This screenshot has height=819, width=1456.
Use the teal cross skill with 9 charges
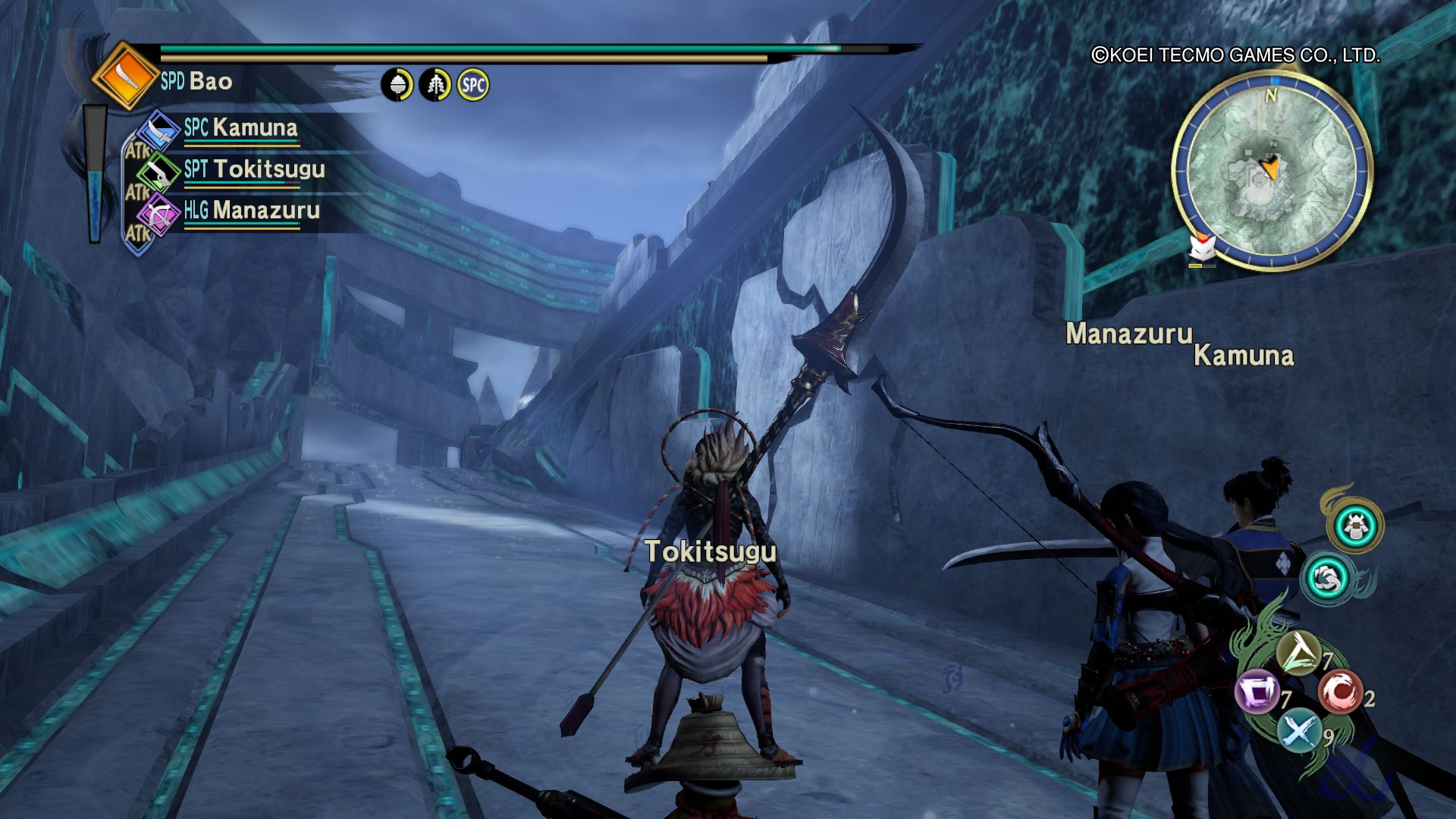click(x=1299, y=731)
